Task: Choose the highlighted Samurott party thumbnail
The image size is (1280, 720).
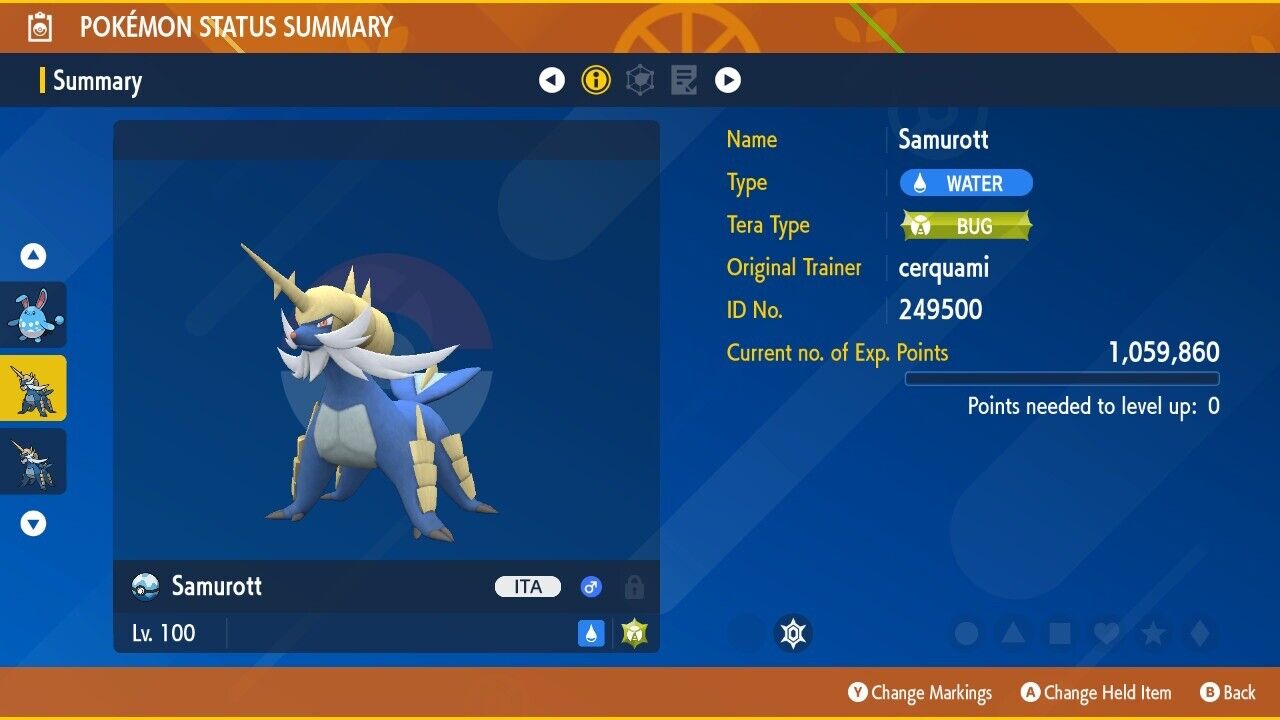Action: (33, 388)
